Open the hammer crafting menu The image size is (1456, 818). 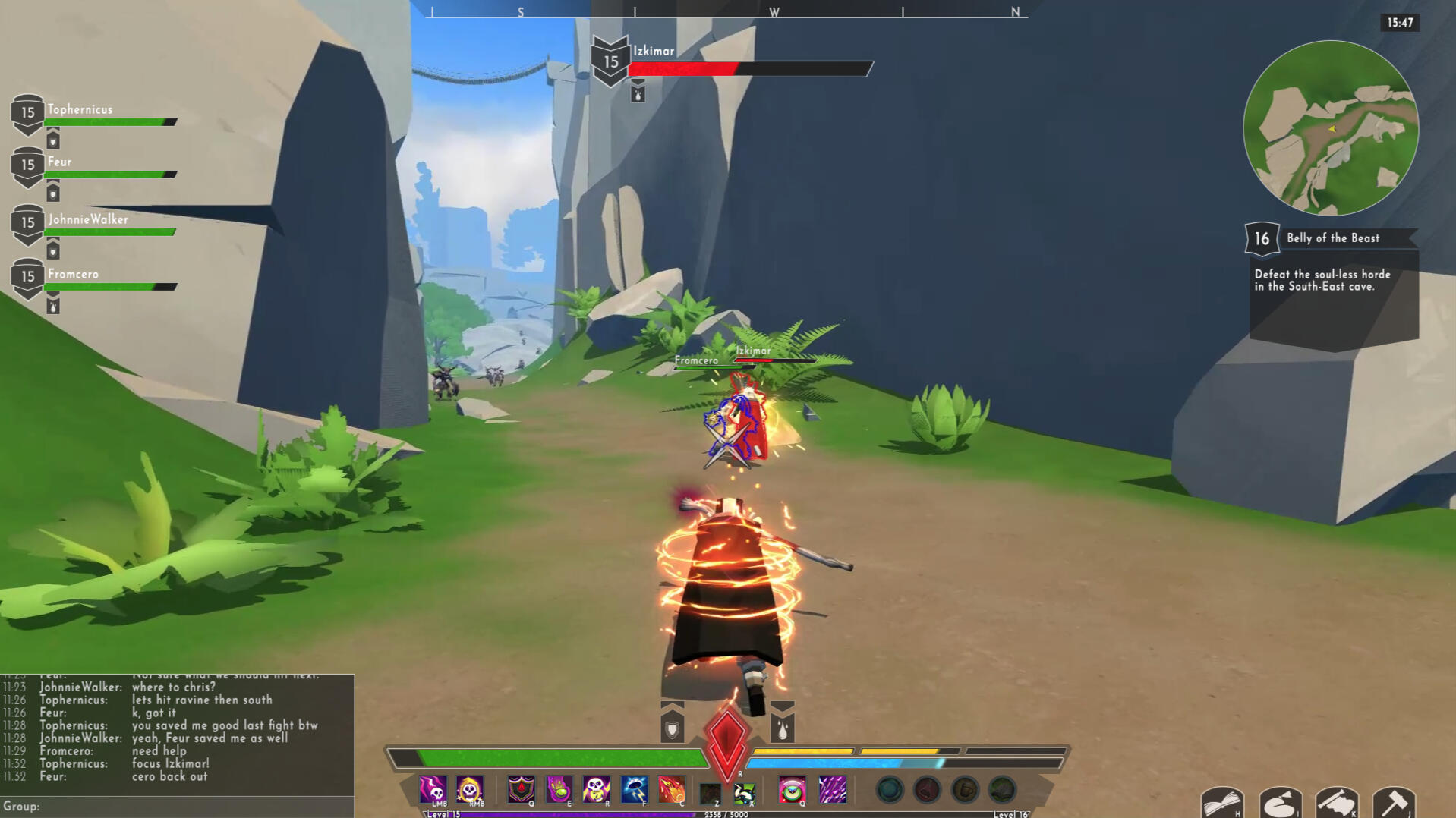point(1394,803)
